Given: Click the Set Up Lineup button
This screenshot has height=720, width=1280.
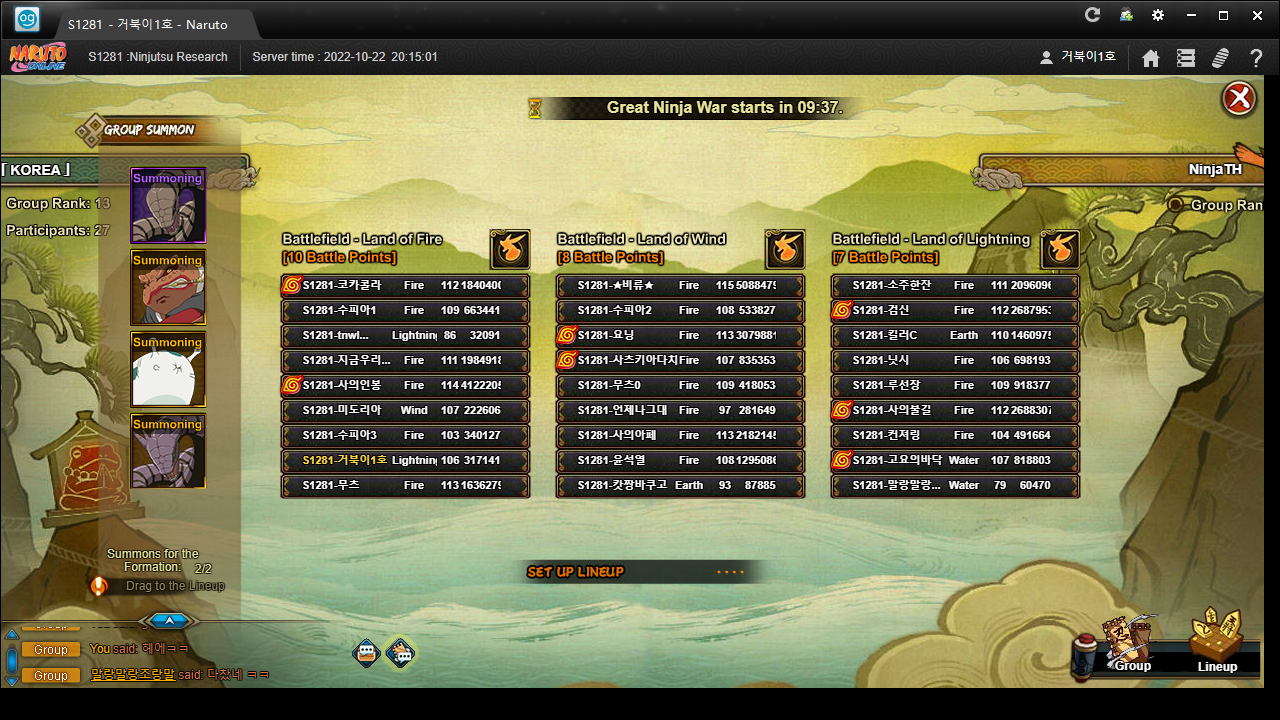Looking at the screenshot, I should tap(576, 572).
